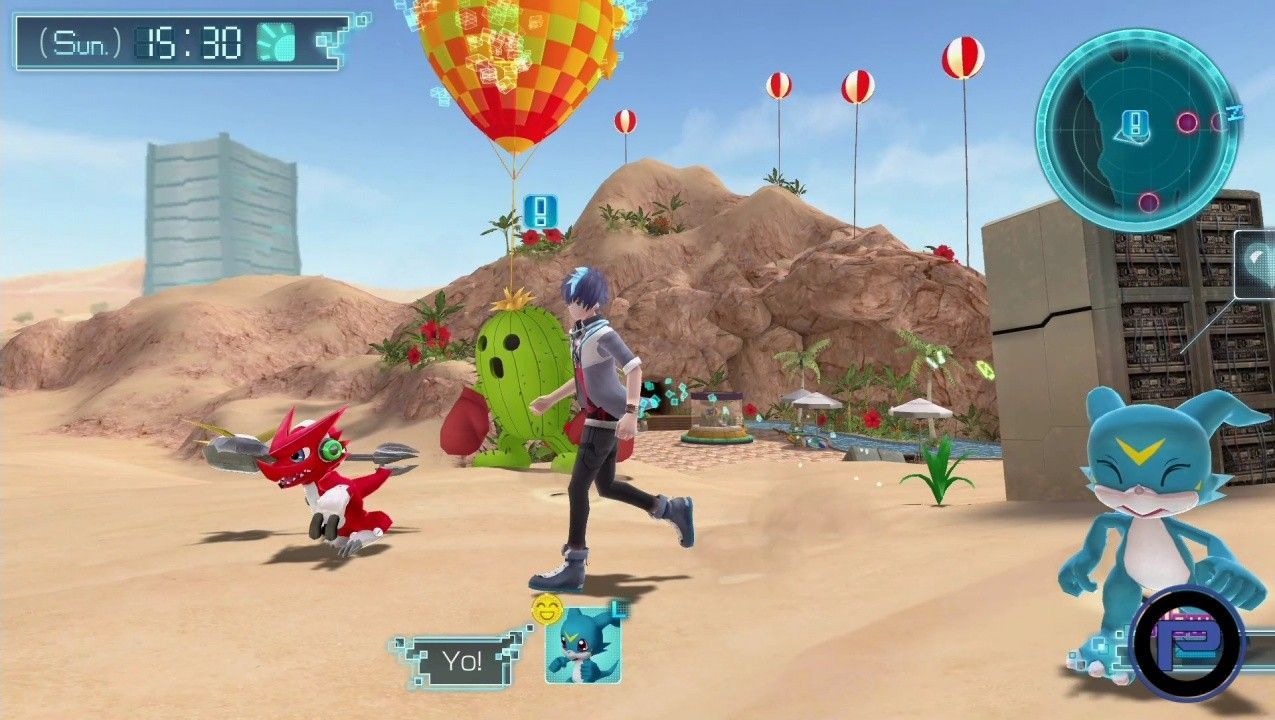Open the circular radar minimap

(x=1135, y=127)
